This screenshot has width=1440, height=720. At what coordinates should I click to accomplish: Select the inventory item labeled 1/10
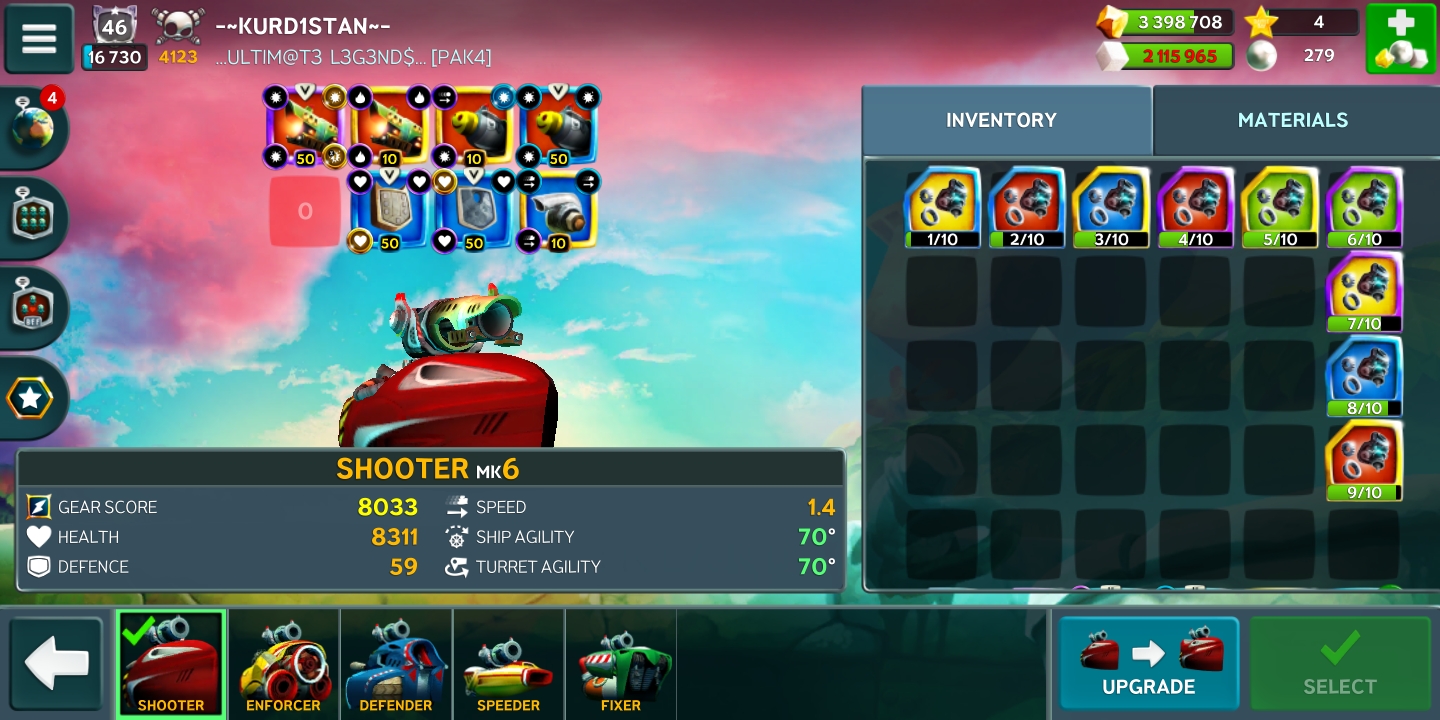[x=942, y=207]
